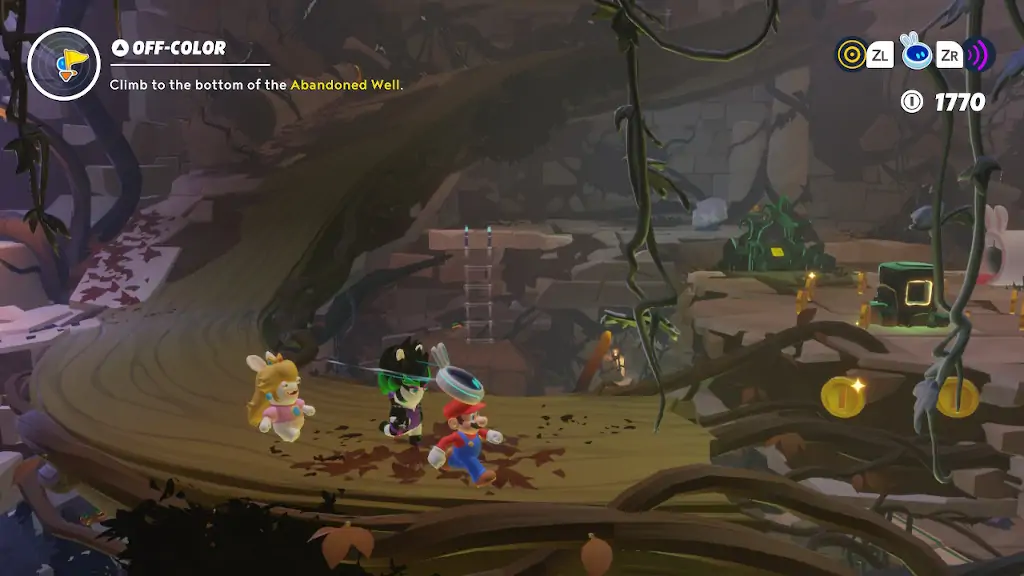Screen dimensions: 1024x576
Task: Click the Beep-O robot icon
Action: click(916, 53)
